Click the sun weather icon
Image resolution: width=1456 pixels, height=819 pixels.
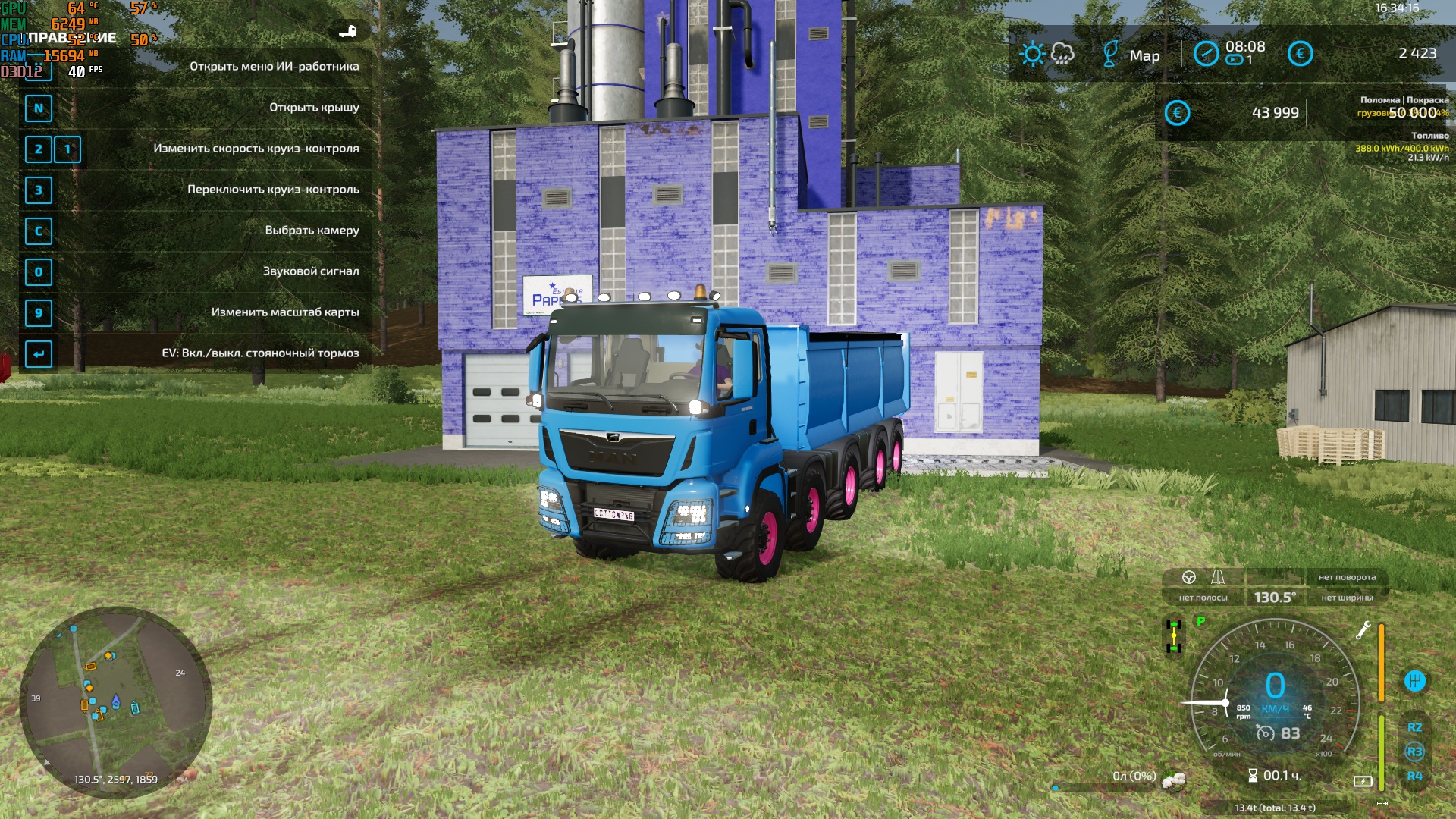tap(1033, 54)
